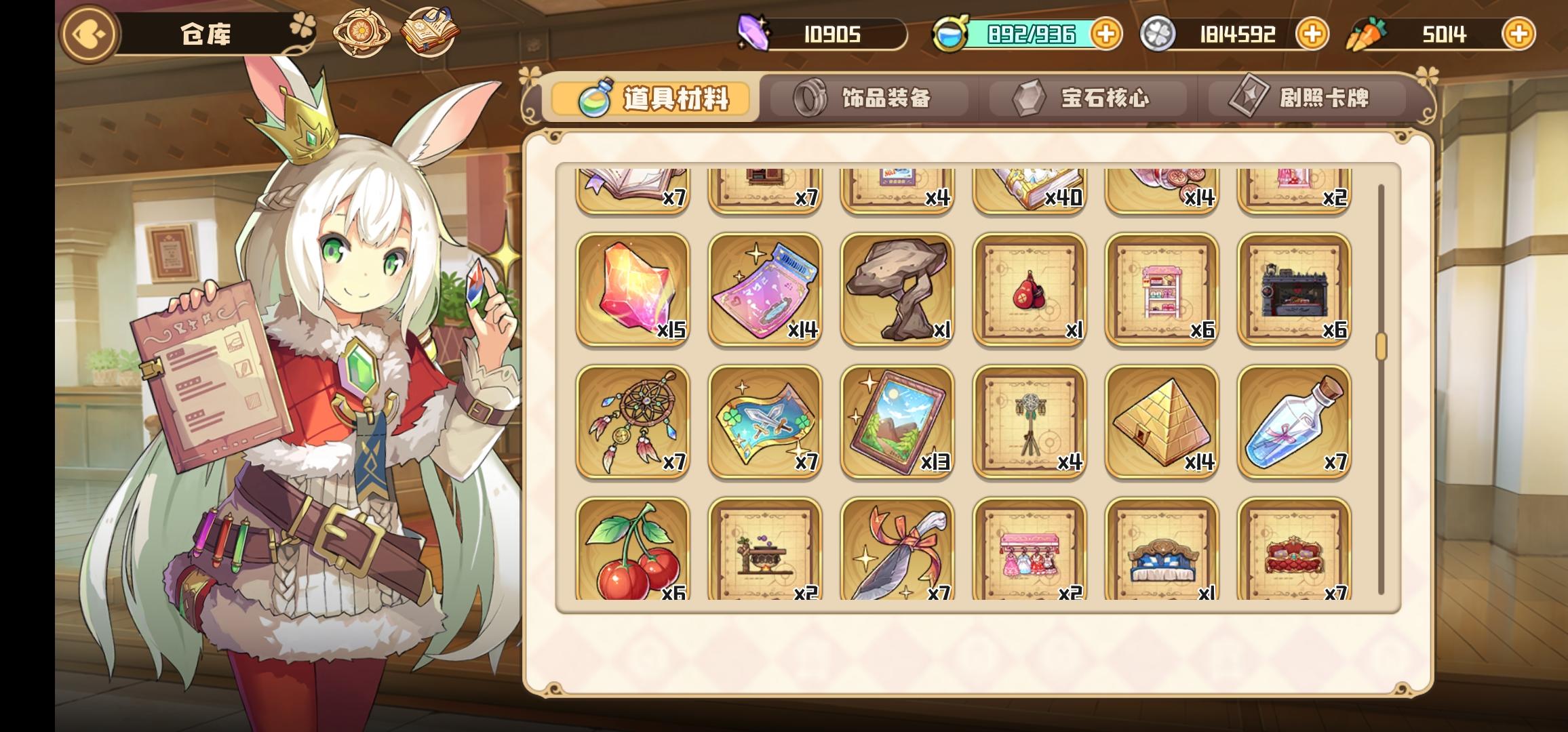1568x732 pixels.
Task: Click the purple gem currency icon
Action: [x=755, y=33]
